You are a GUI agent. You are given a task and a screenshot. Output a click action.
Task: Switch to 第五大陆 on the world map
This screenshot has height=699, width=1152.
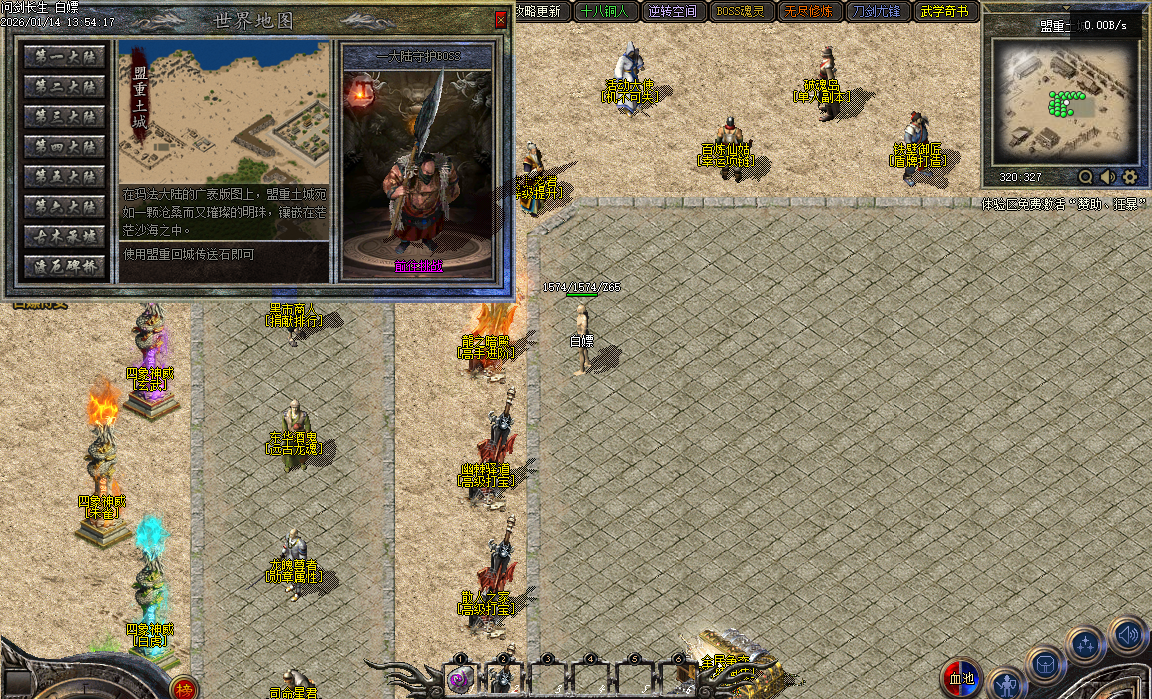[x=65, y=178]
